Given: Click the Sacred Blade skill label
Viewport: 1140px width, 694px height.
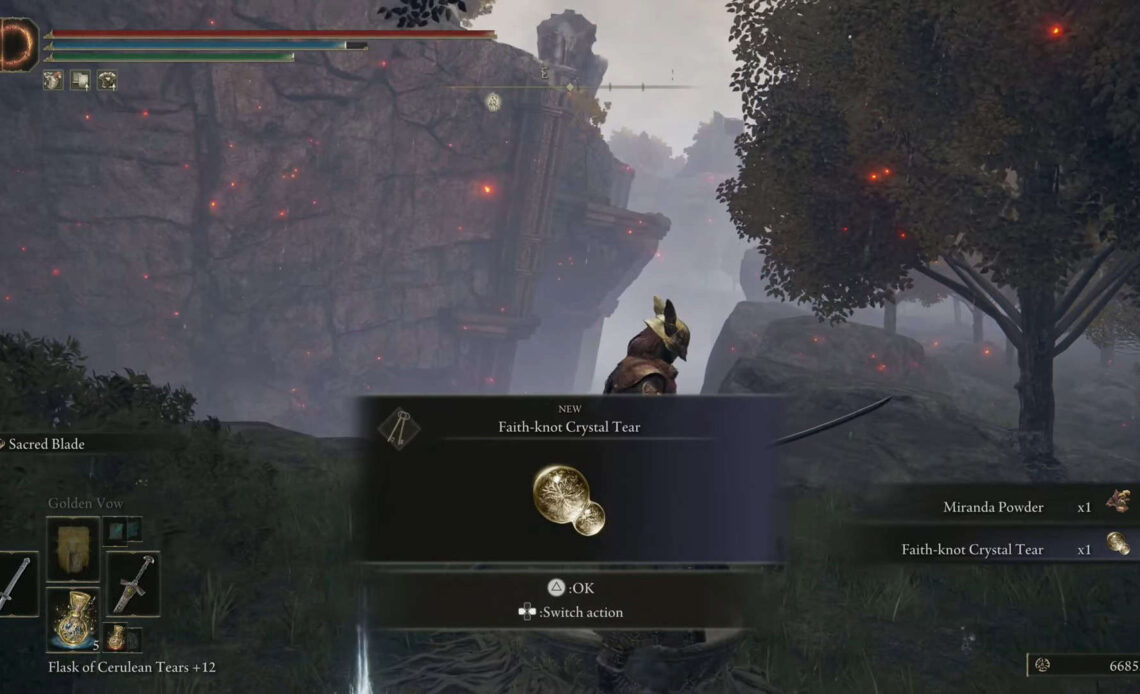Looking at the screenshot, I should (46, 444).
